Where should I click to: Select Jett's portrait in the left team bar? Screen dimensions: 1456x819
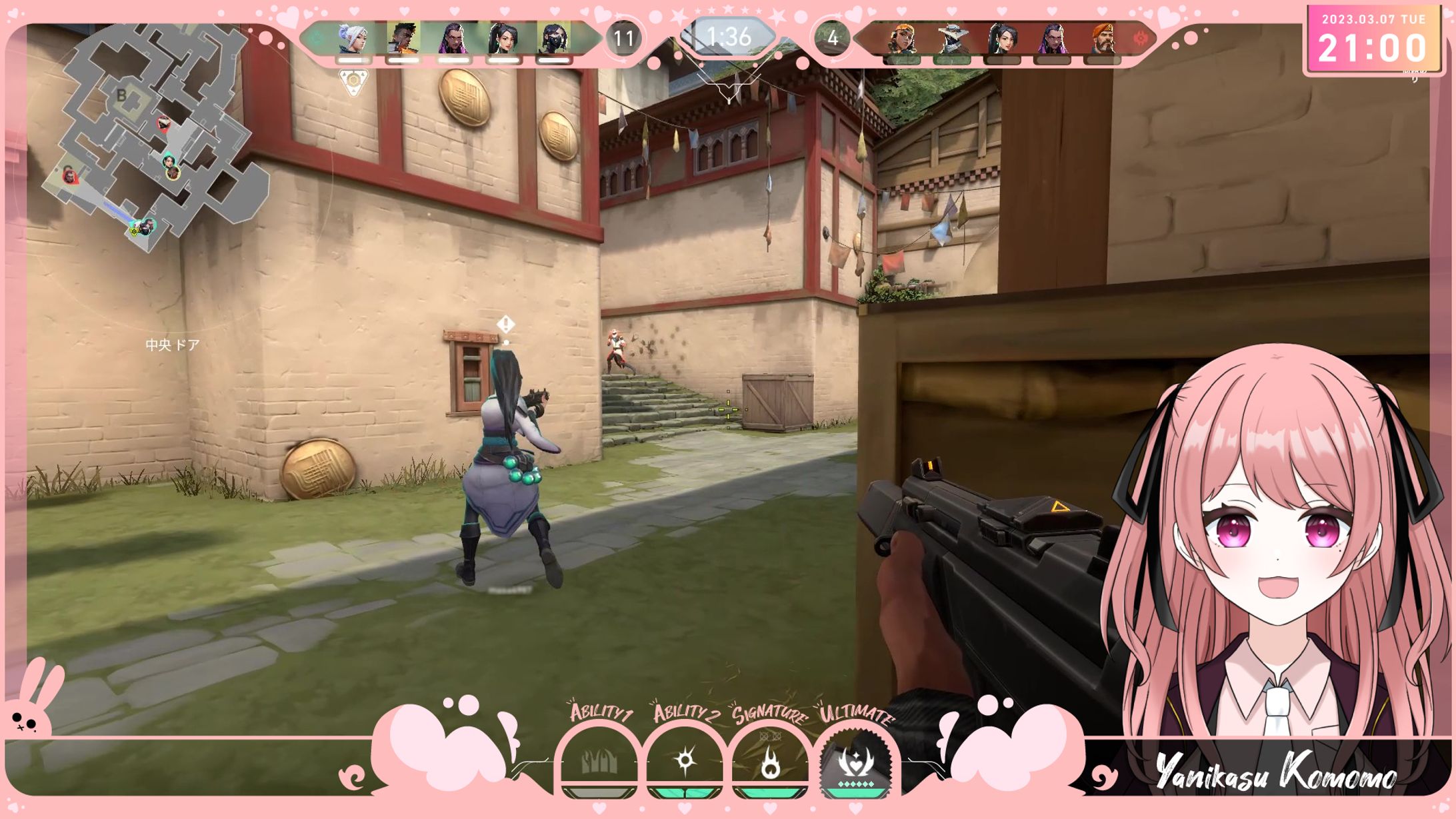[353, 39]
